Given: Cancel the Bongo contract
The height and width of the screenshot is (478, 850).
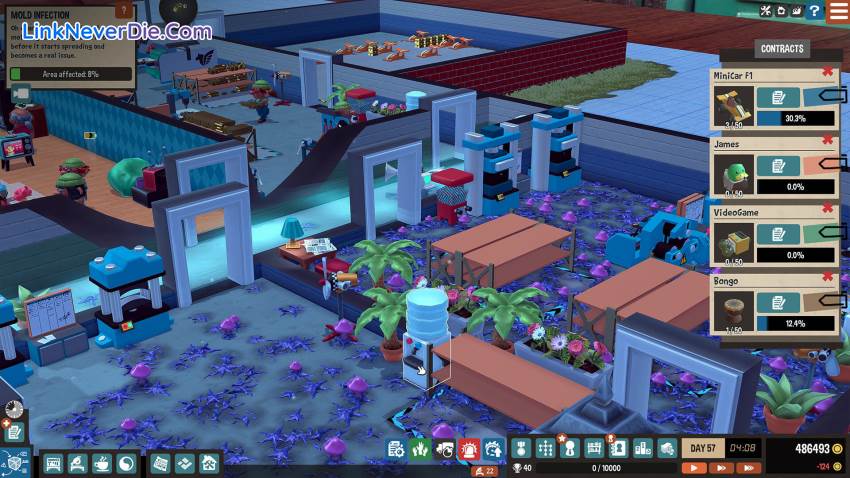Looking at the screenshot, I should pyautogui.click(x=828, y=277).
